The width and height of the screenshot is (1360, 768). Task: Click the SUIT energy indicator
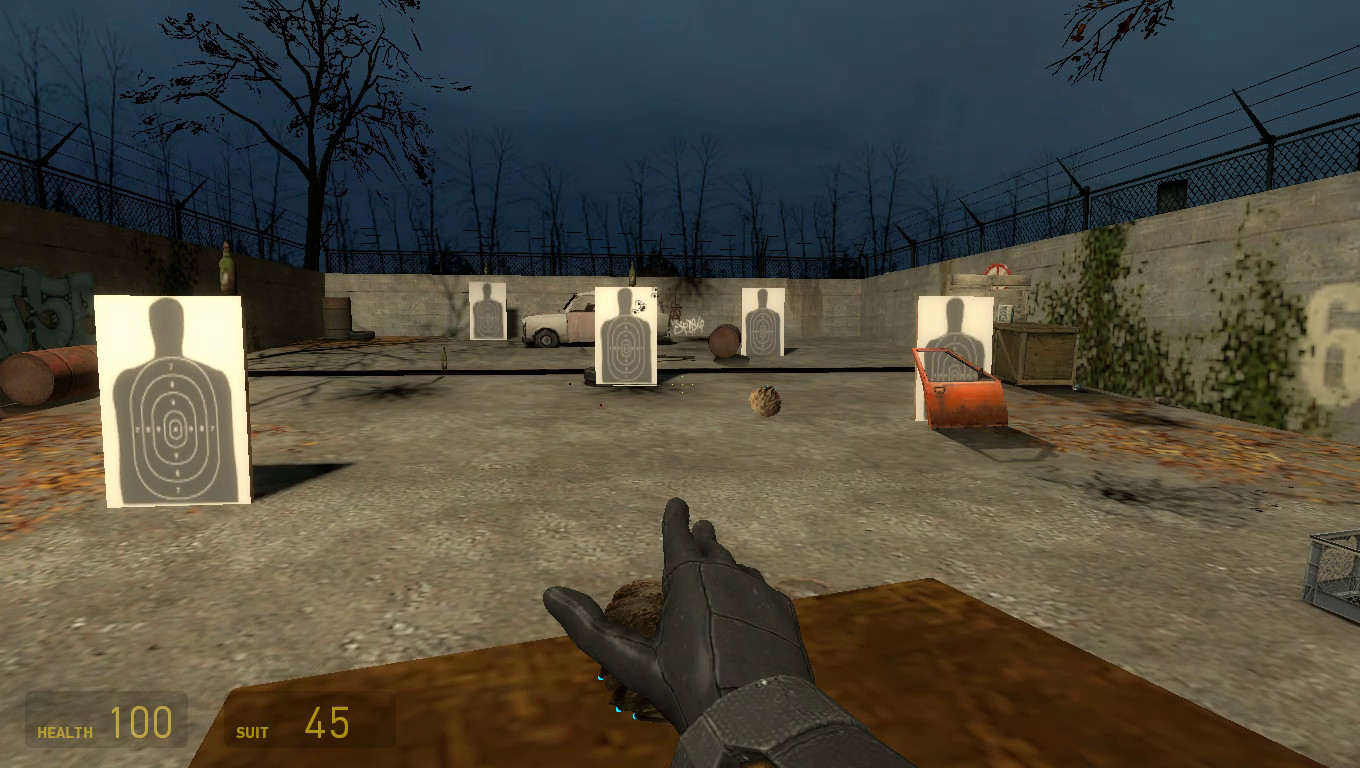295,718
